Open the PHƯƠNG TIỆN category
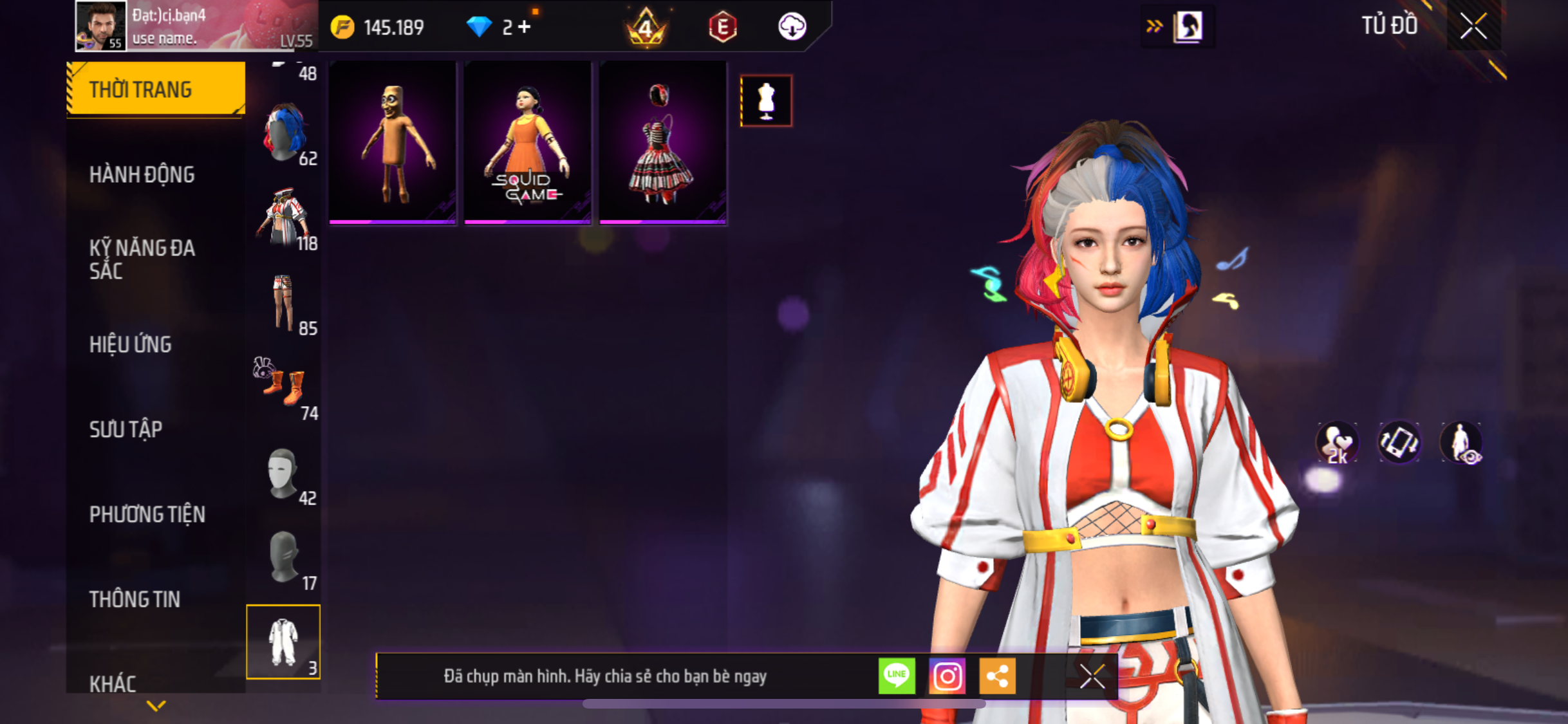The image size is (1568, 724). point(147,514)
